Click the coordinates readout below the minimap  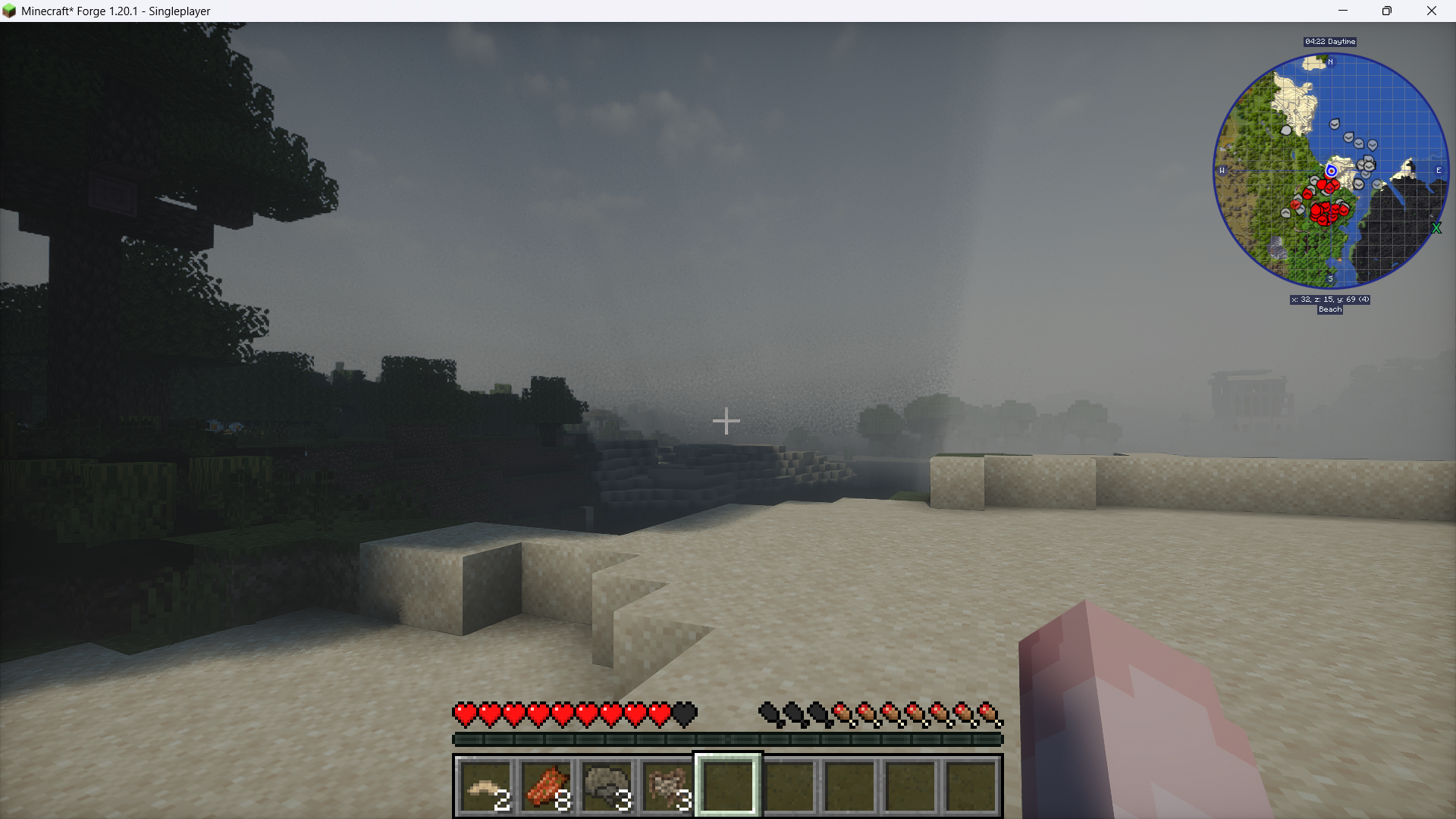coord(1330,300)
